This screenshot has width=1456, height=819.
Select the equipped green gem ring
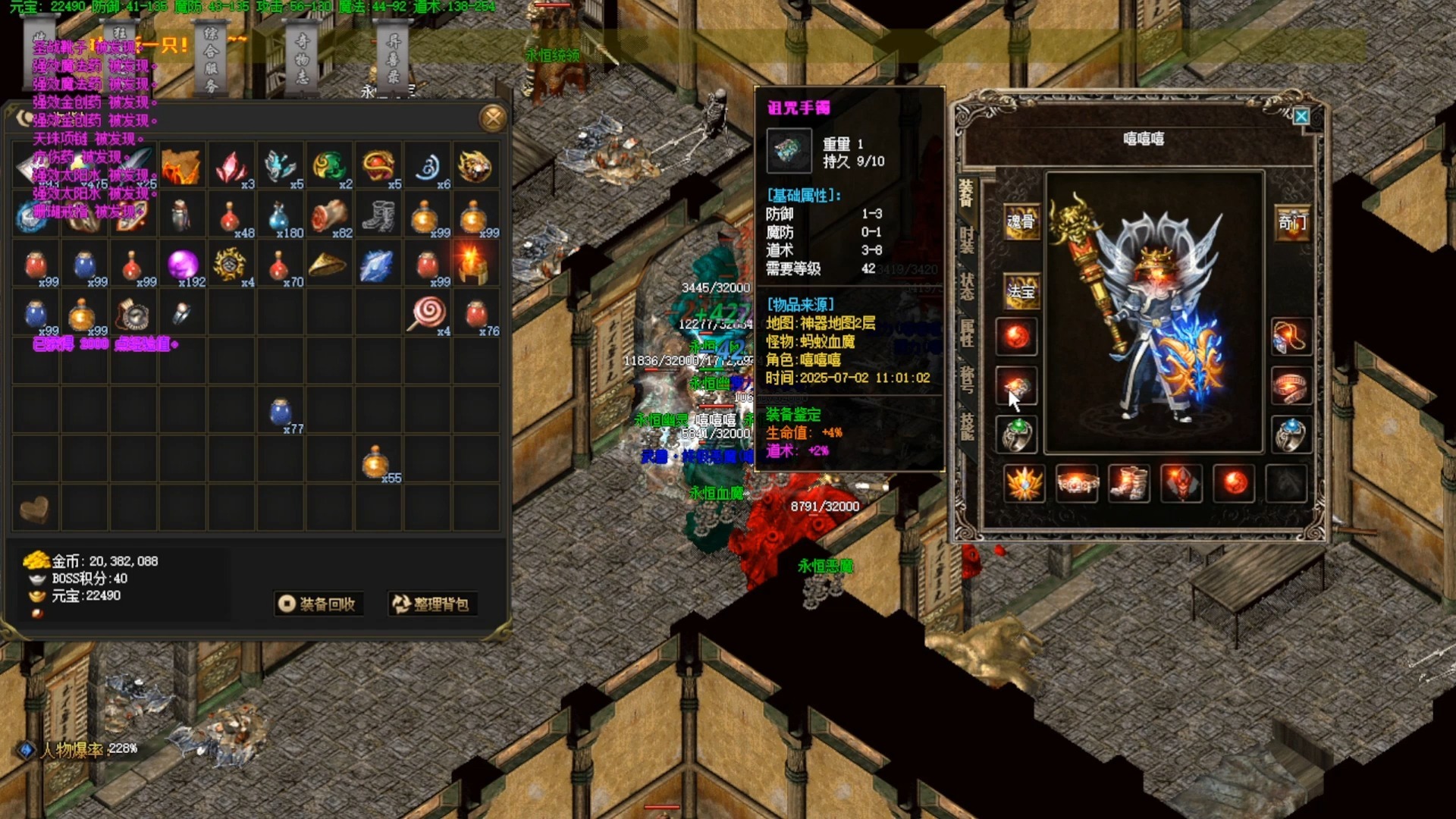click(x=1016, y=435)
